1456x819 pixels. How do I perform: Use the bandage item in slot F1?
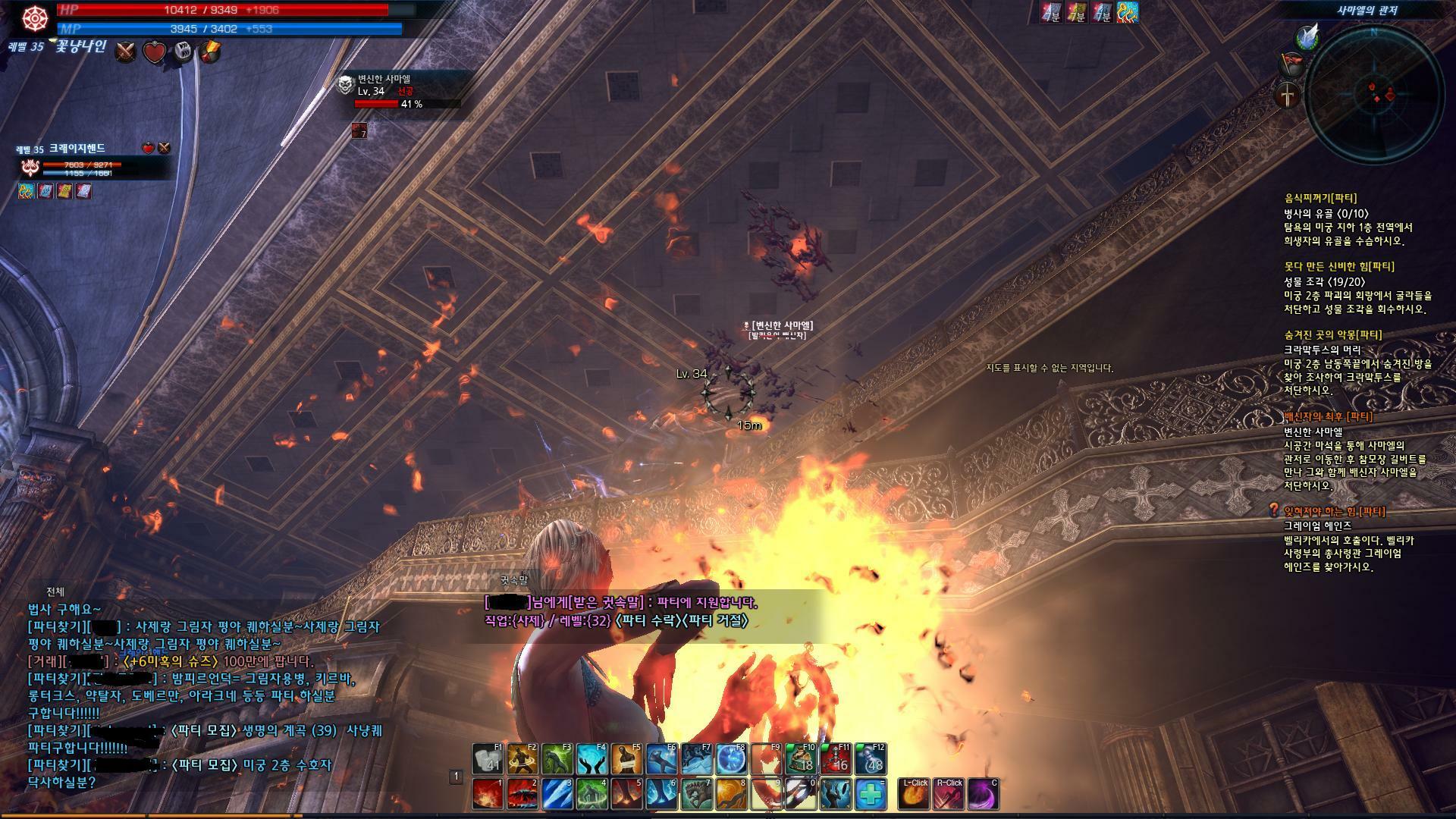pyautogui.click(x=488, y=759)
